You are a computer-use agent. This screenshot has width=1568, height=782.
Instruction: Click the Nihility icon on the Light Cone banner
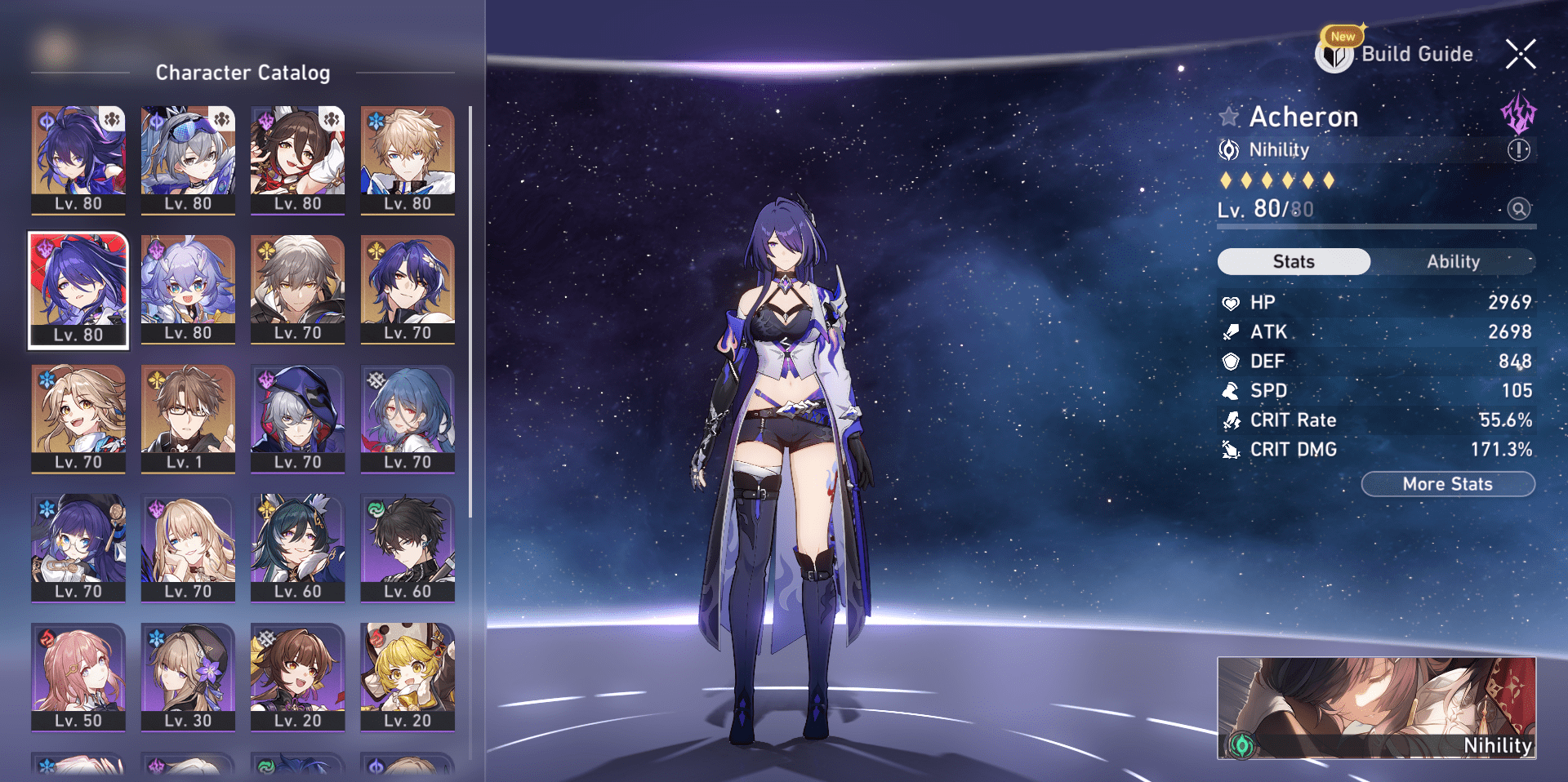tap(1242, 744)
